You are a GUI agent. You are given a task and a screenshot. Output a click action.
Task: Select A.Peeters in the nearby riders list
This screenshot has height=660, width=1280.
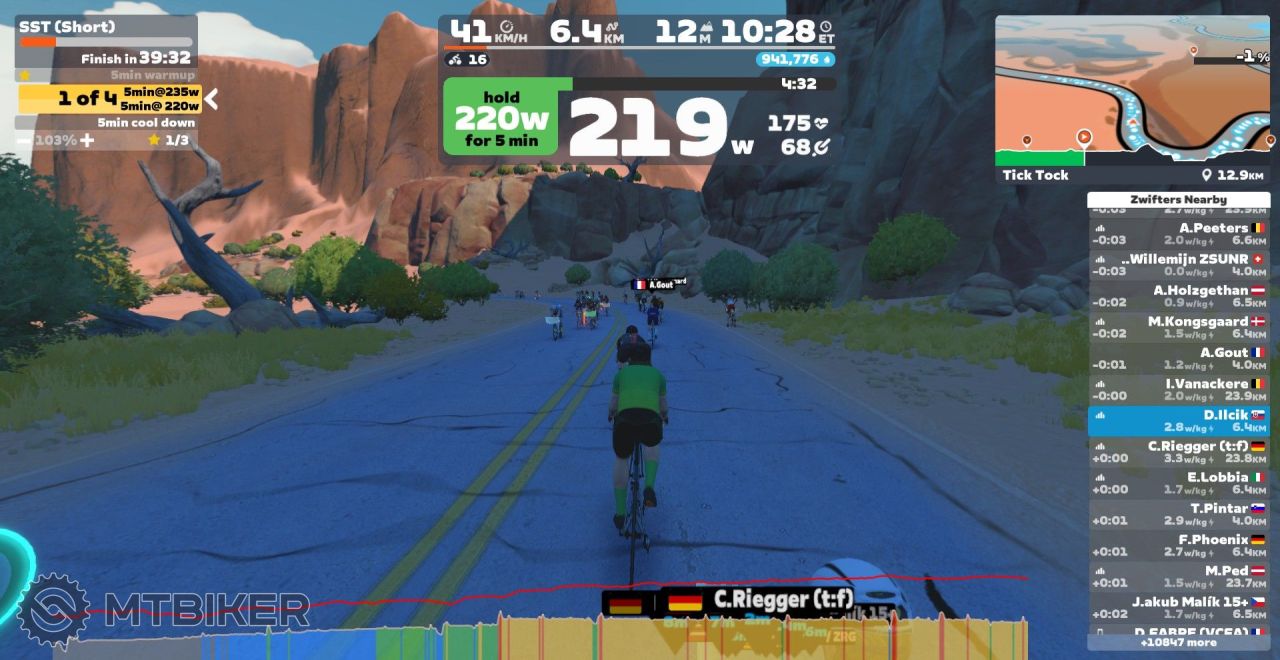coord(1178,234)
